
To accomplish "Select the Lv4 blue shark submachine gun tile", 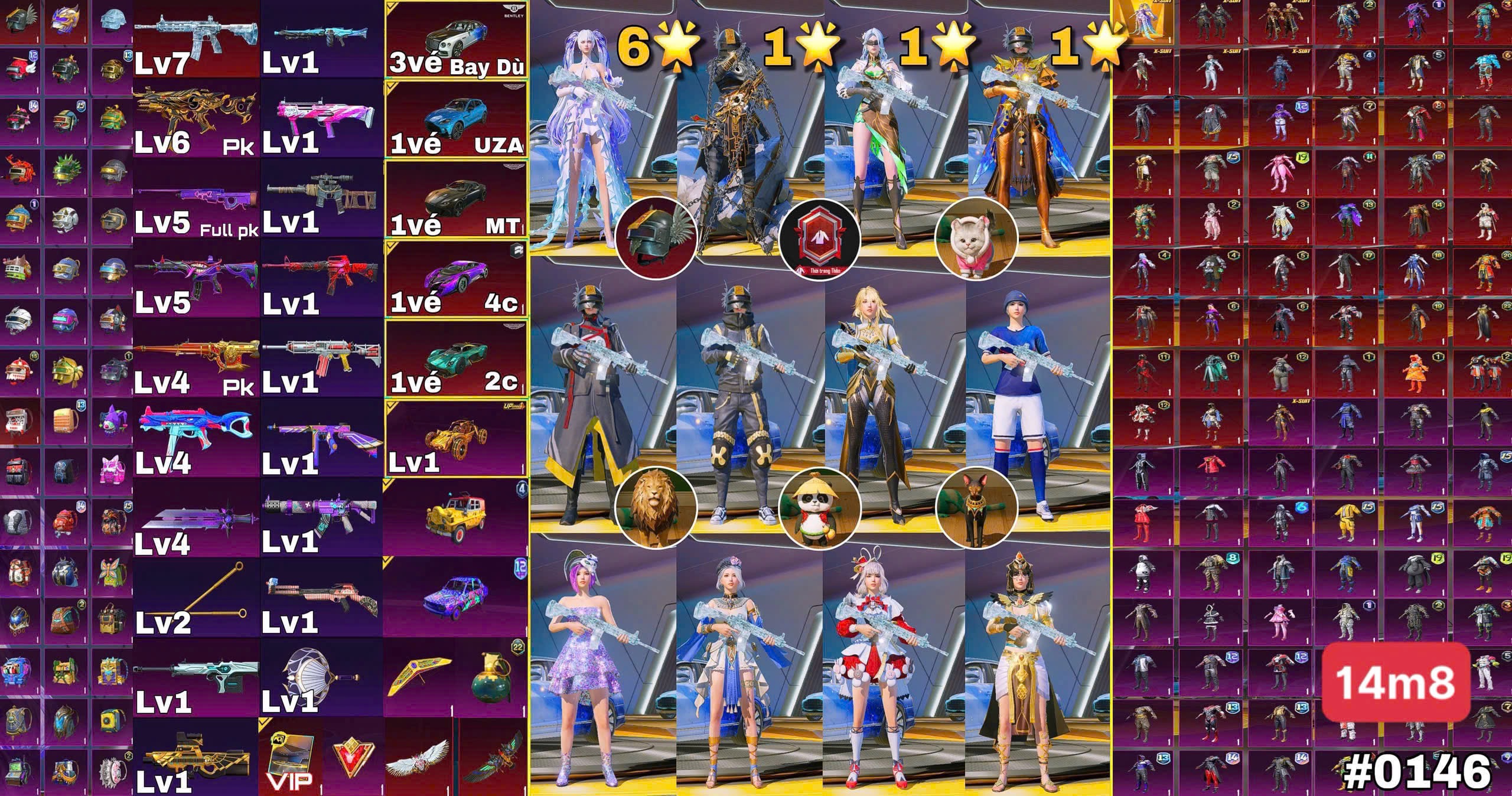I will (196, 438).
